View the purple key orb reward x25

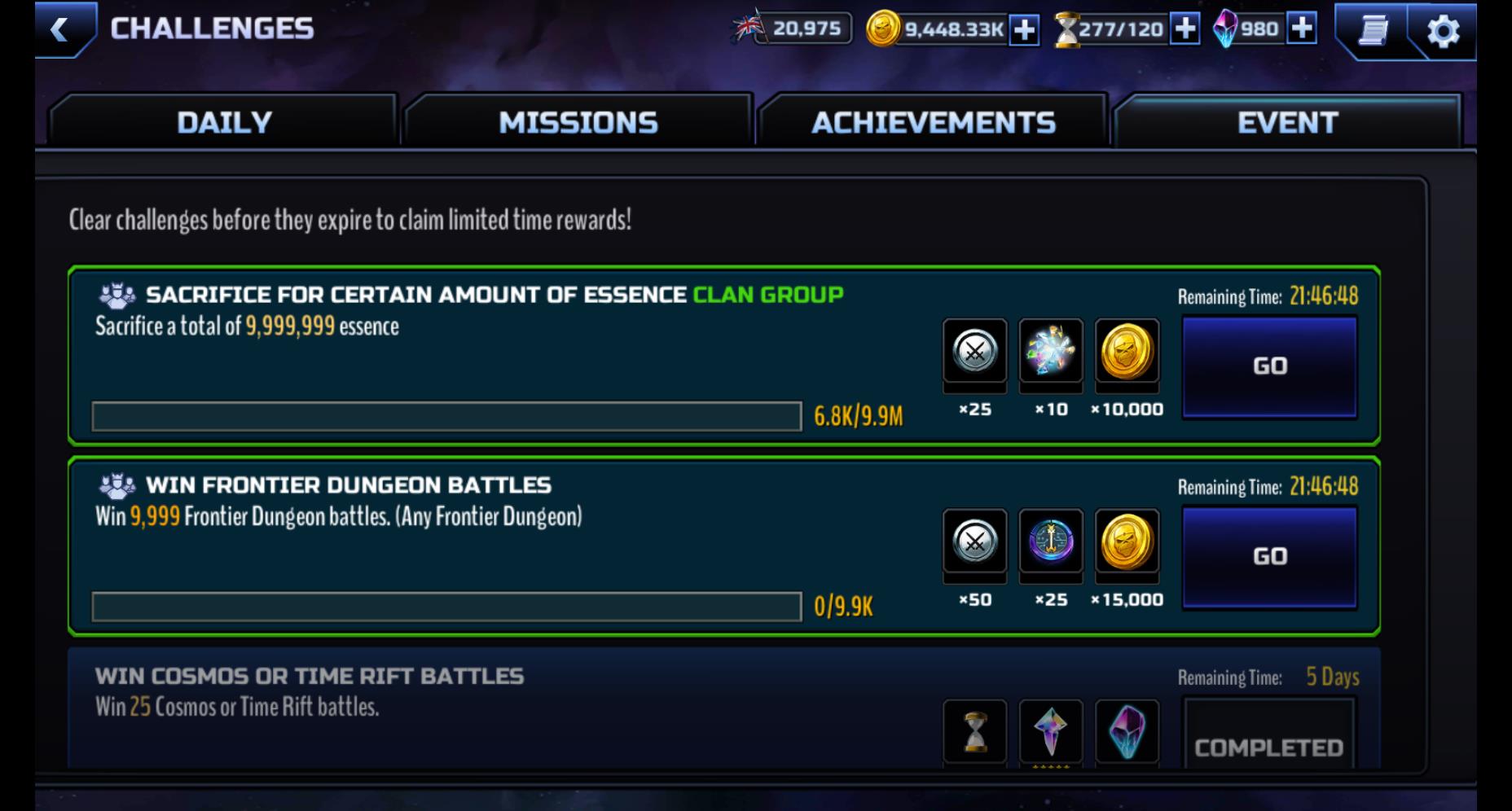point(1051,542)
